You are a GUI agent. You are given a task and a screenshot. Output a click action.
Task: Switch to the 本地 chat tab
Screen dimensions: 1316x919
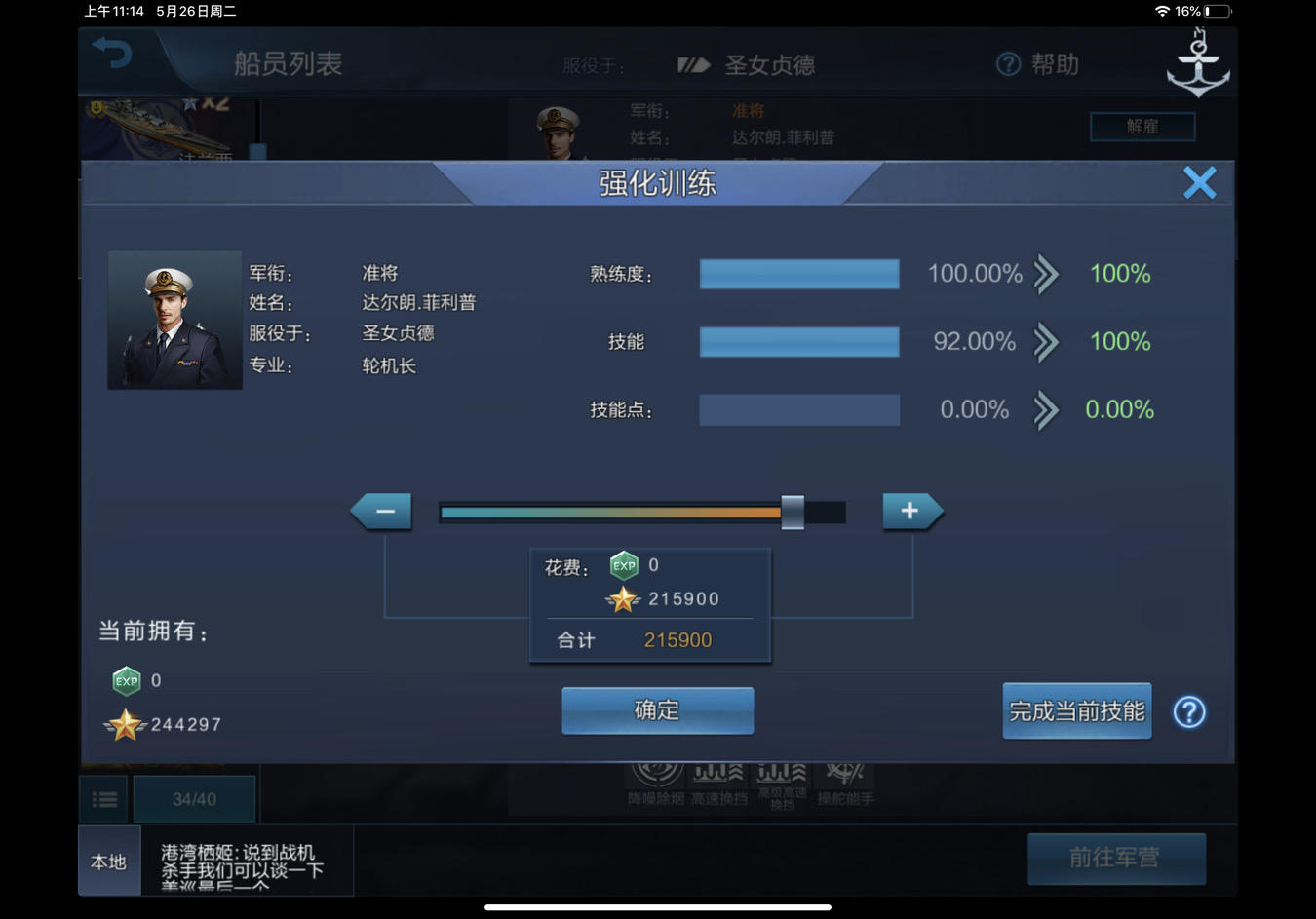107,862
